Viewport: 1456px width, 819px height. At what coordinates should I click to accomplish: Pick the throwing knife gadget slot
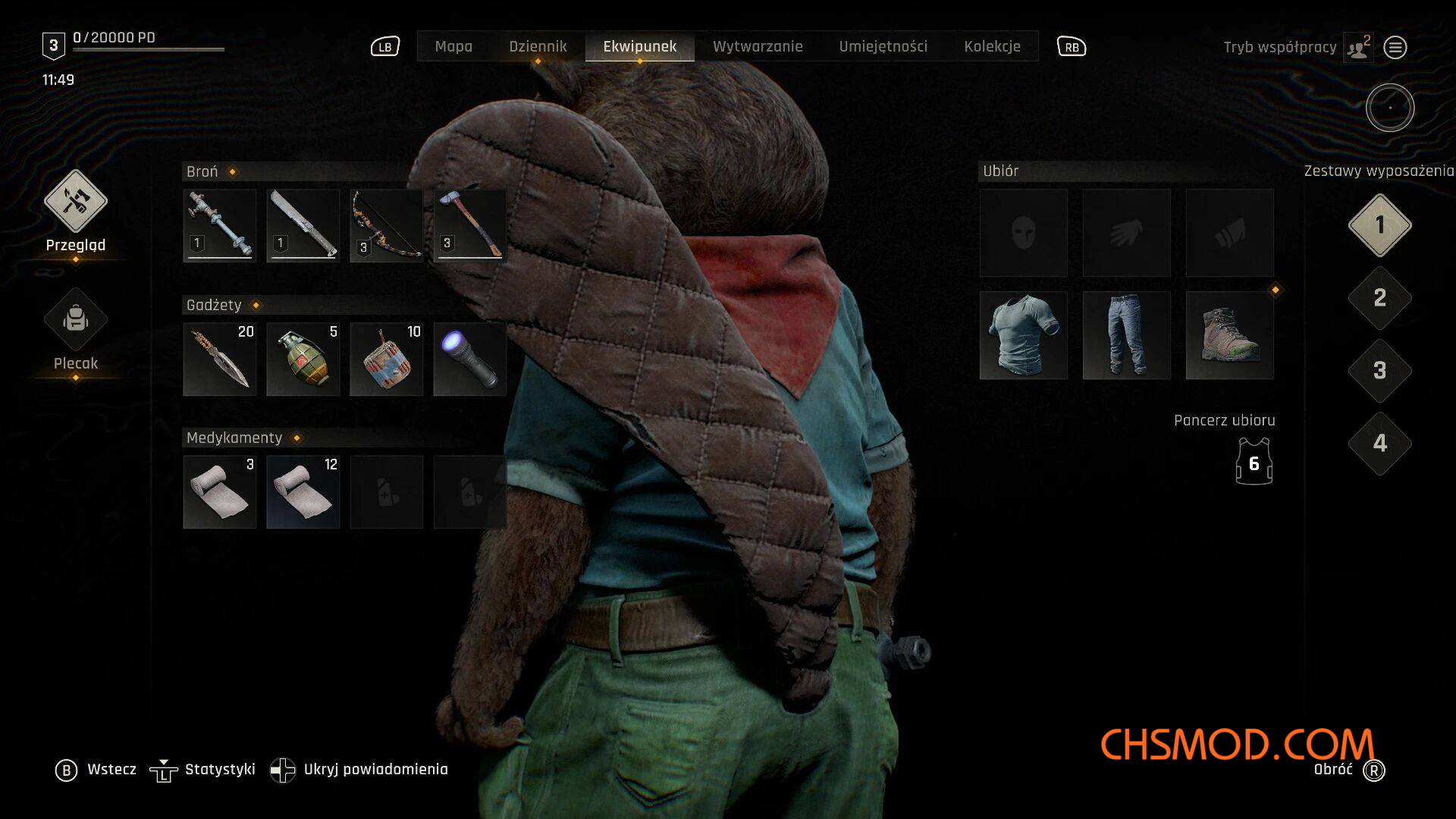click(x=219, y=359)
